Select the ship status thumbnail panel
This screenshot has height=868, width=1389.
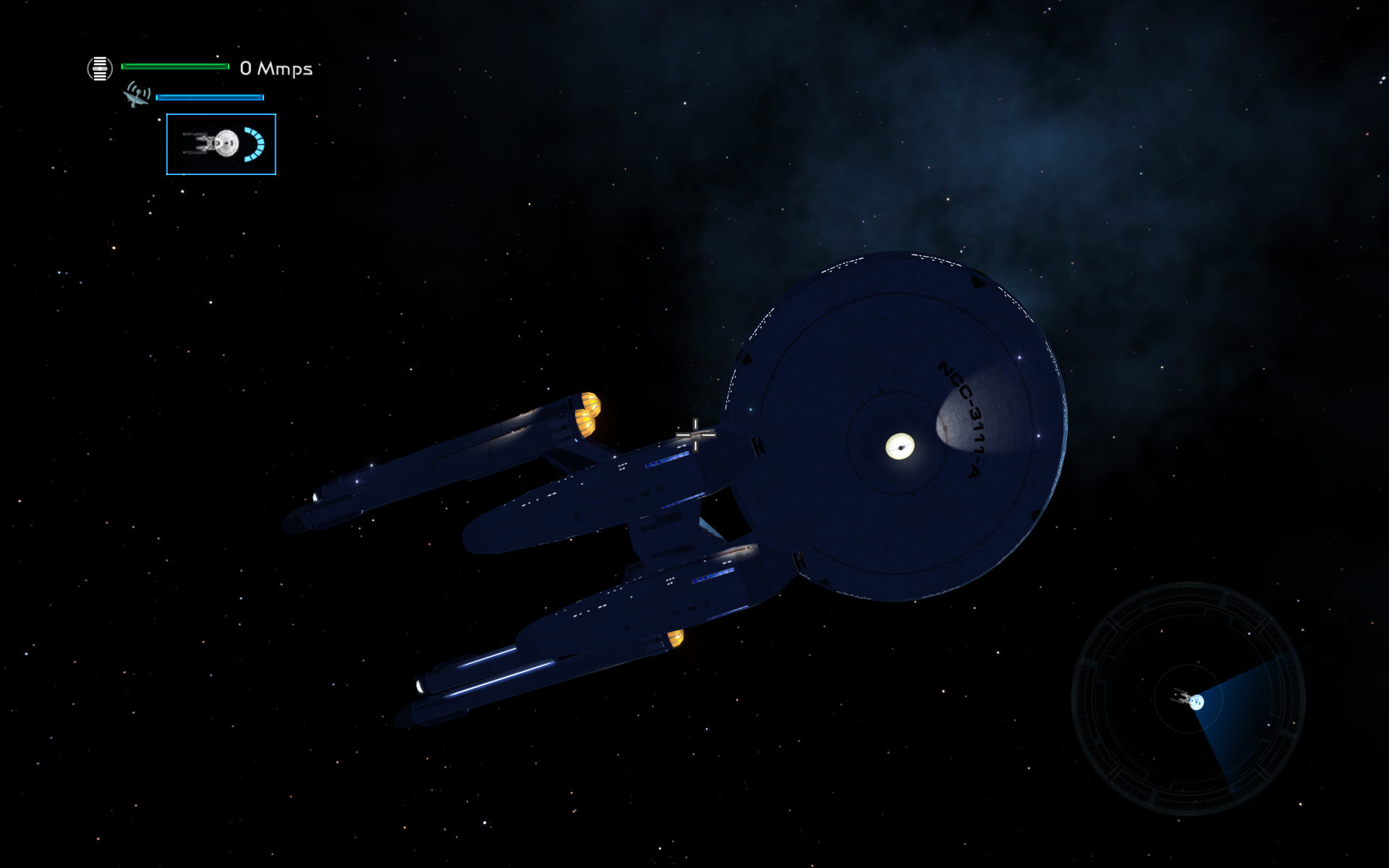[x=221, y=144]
